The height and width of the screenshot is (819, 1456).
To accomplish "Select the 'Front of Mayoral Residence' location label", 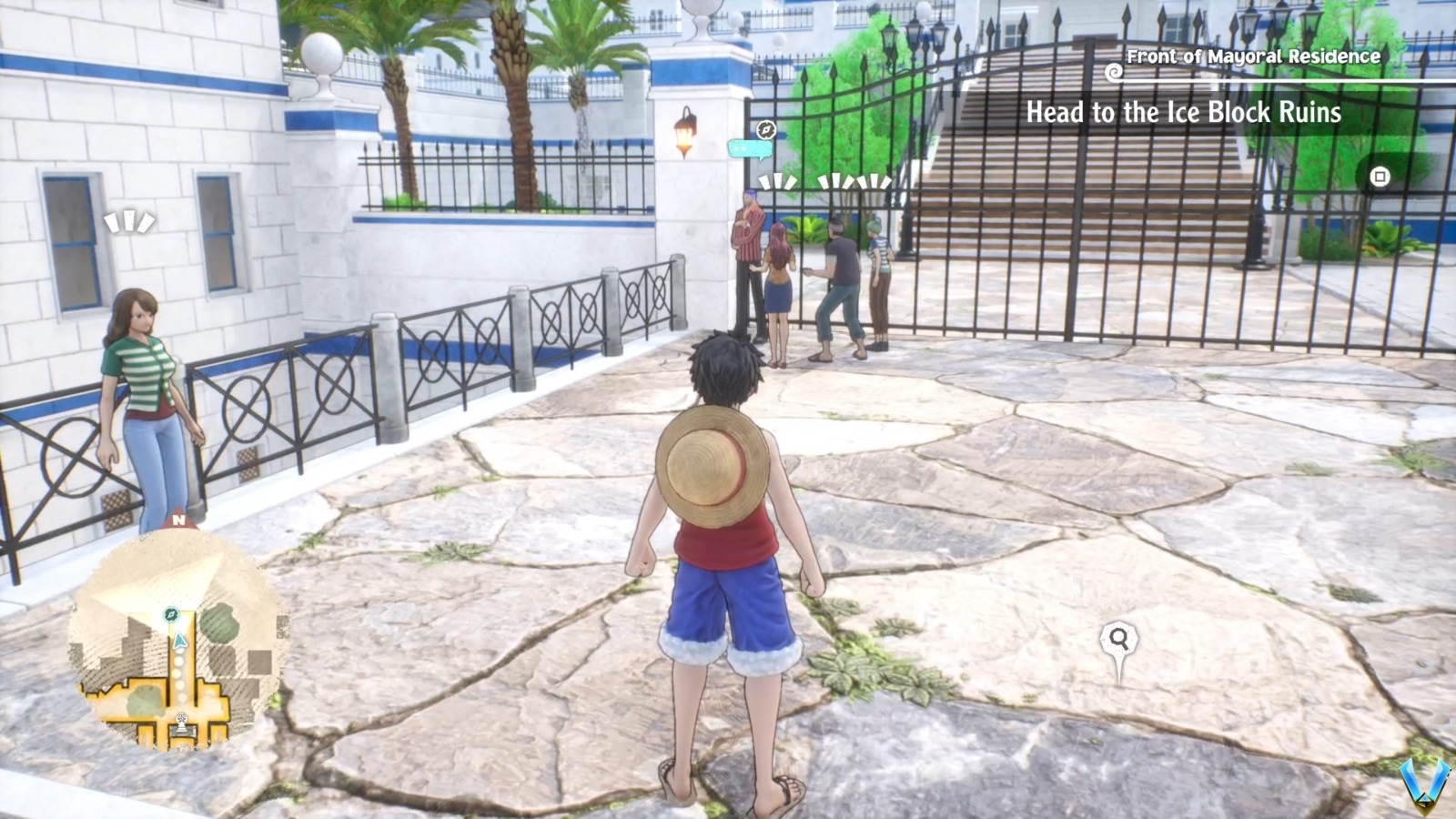I will (x=1253, y=56).
